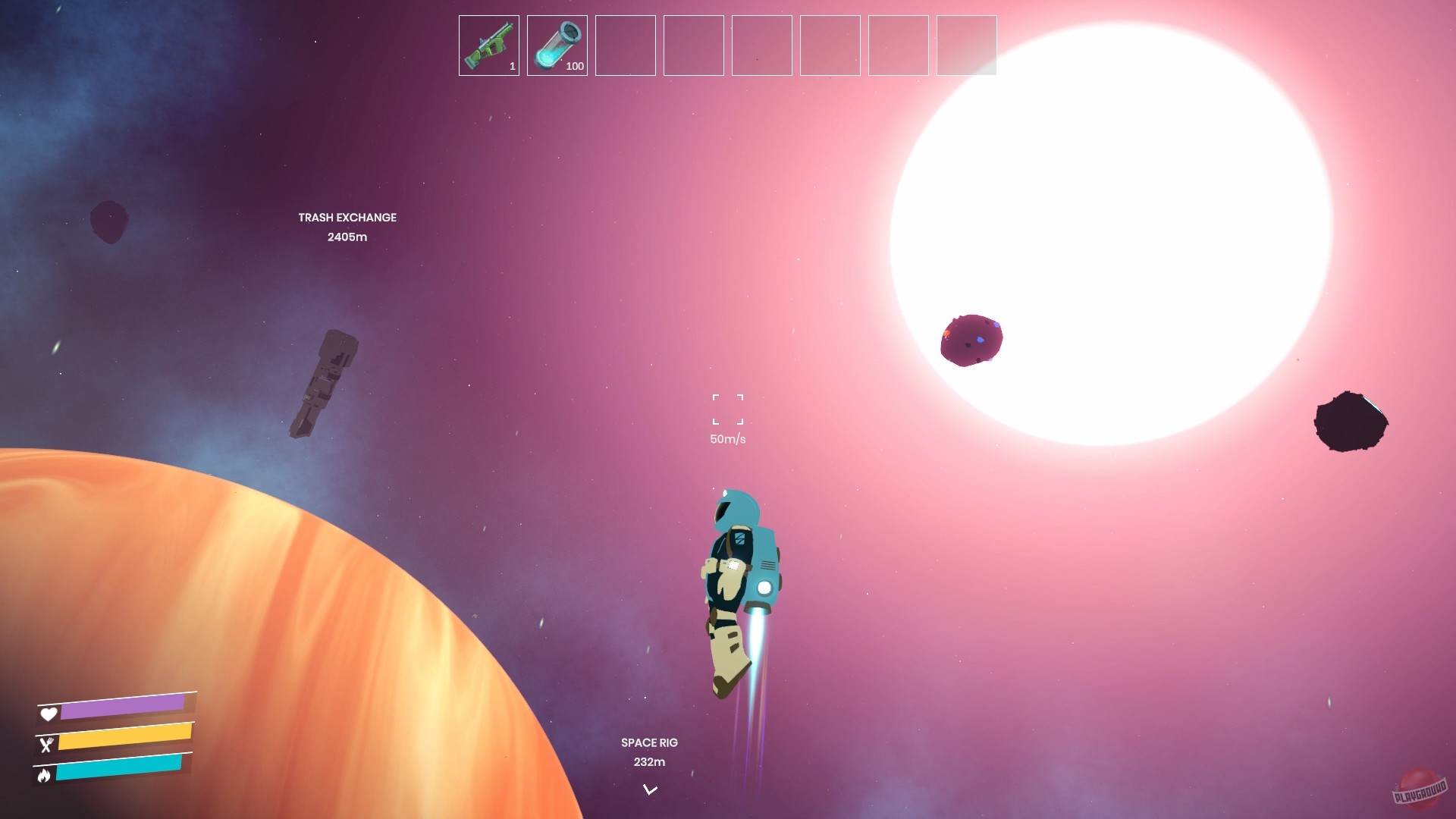
Task: Click the third empty hotbar slot
Action: tap(625, 45)
